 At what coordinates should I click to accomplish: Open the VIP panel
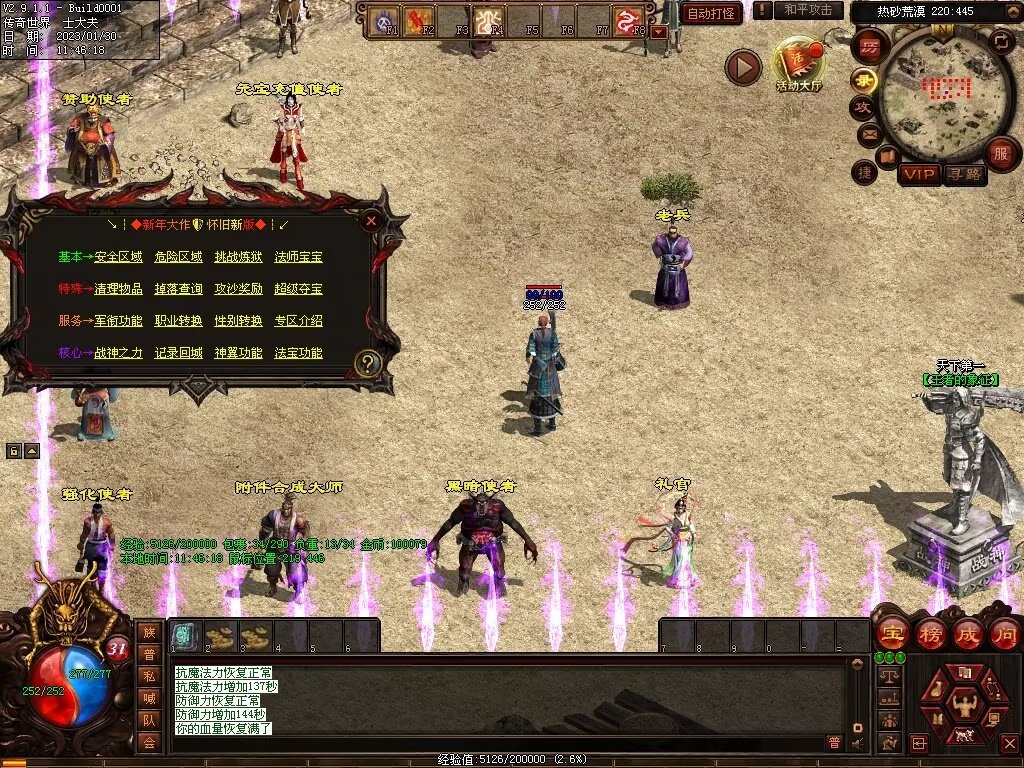click(918, 174)
